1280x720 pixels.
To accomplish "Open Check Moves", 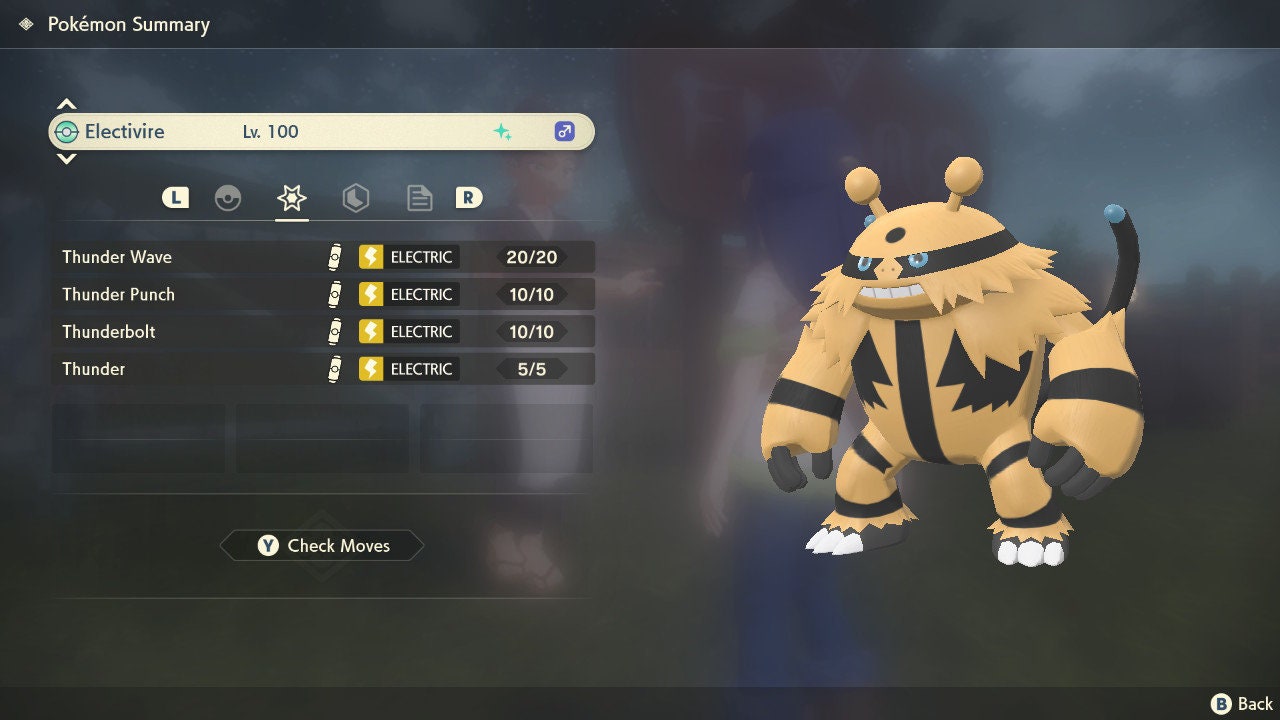I will 322,546.
